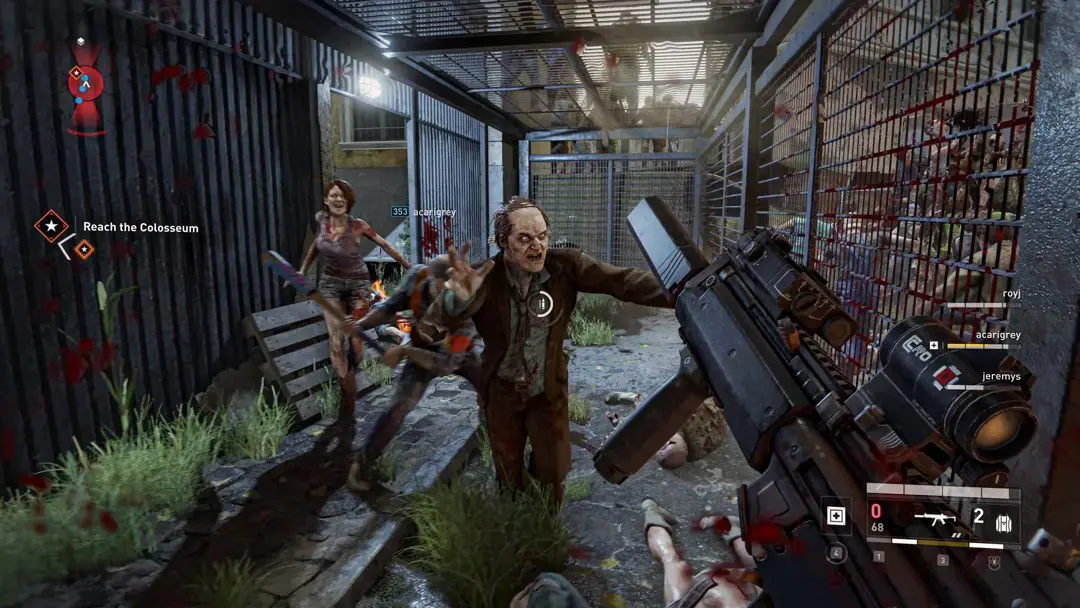Click the red circular radar minimap
The height and width of the screenshot is (608, 1080).
point(85,83)
